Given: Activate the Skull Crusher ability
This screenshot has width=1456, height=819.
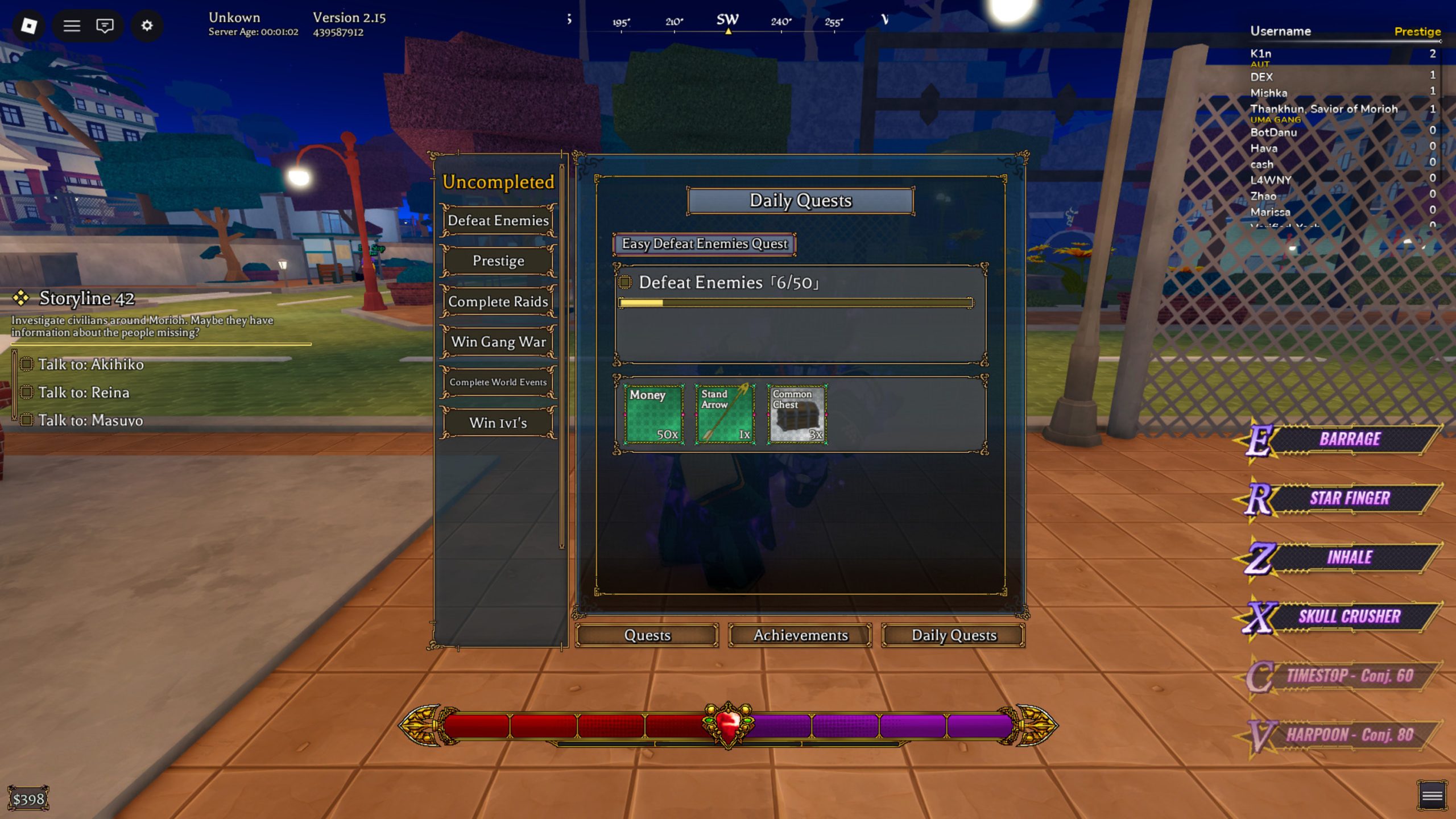Looking at the screenshot, I should pos(1349,617).
